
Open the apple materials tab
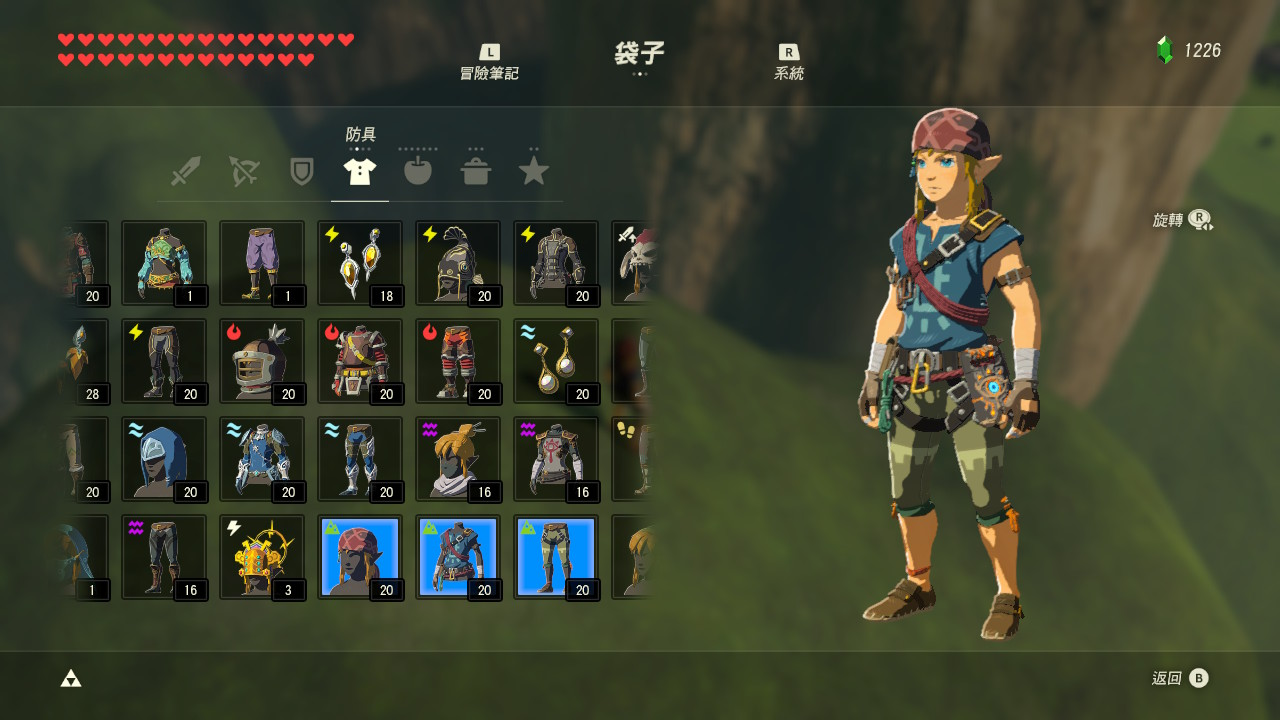point(418,171)
